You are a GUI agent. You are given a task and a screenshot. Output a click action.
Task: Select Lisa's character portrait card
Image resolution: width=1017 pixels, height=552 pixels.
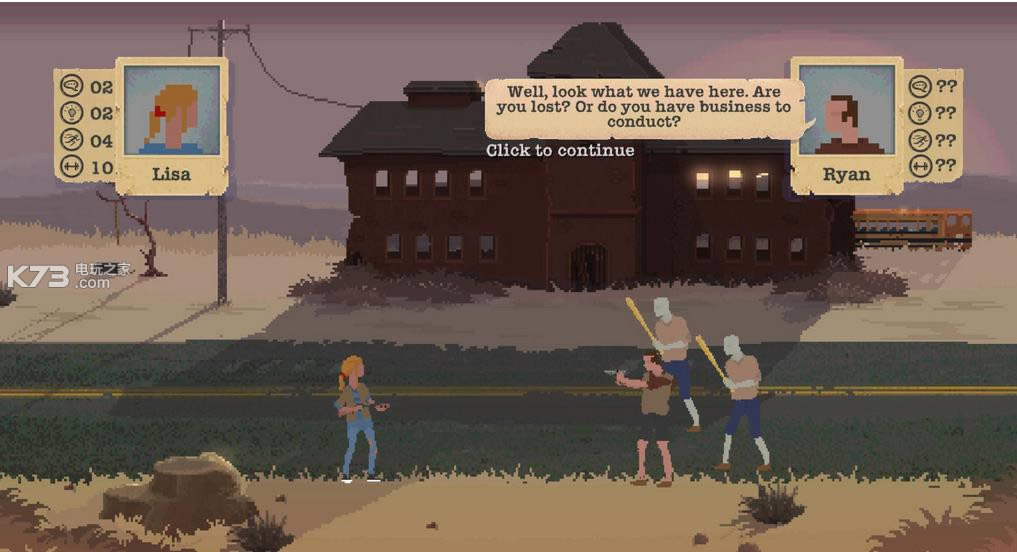point(171,124)
